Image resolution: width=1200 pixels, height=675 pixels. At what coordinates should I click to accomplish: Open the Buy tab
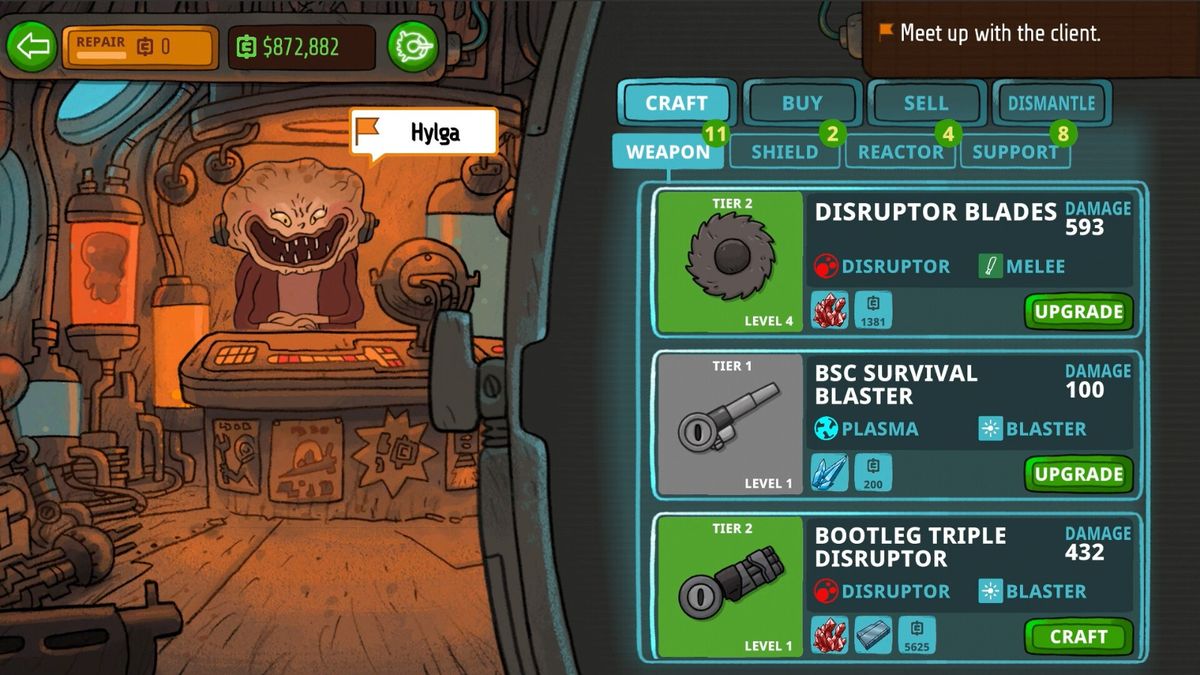point(802,103)
